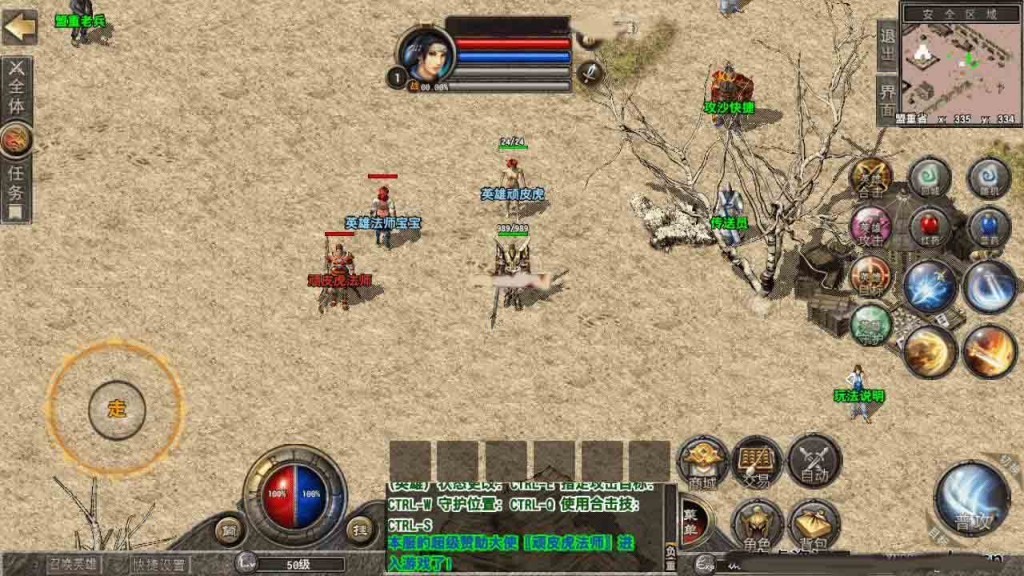Use the 红药 red potion
The image size is (1024, 576).
(x=930, y=227)
